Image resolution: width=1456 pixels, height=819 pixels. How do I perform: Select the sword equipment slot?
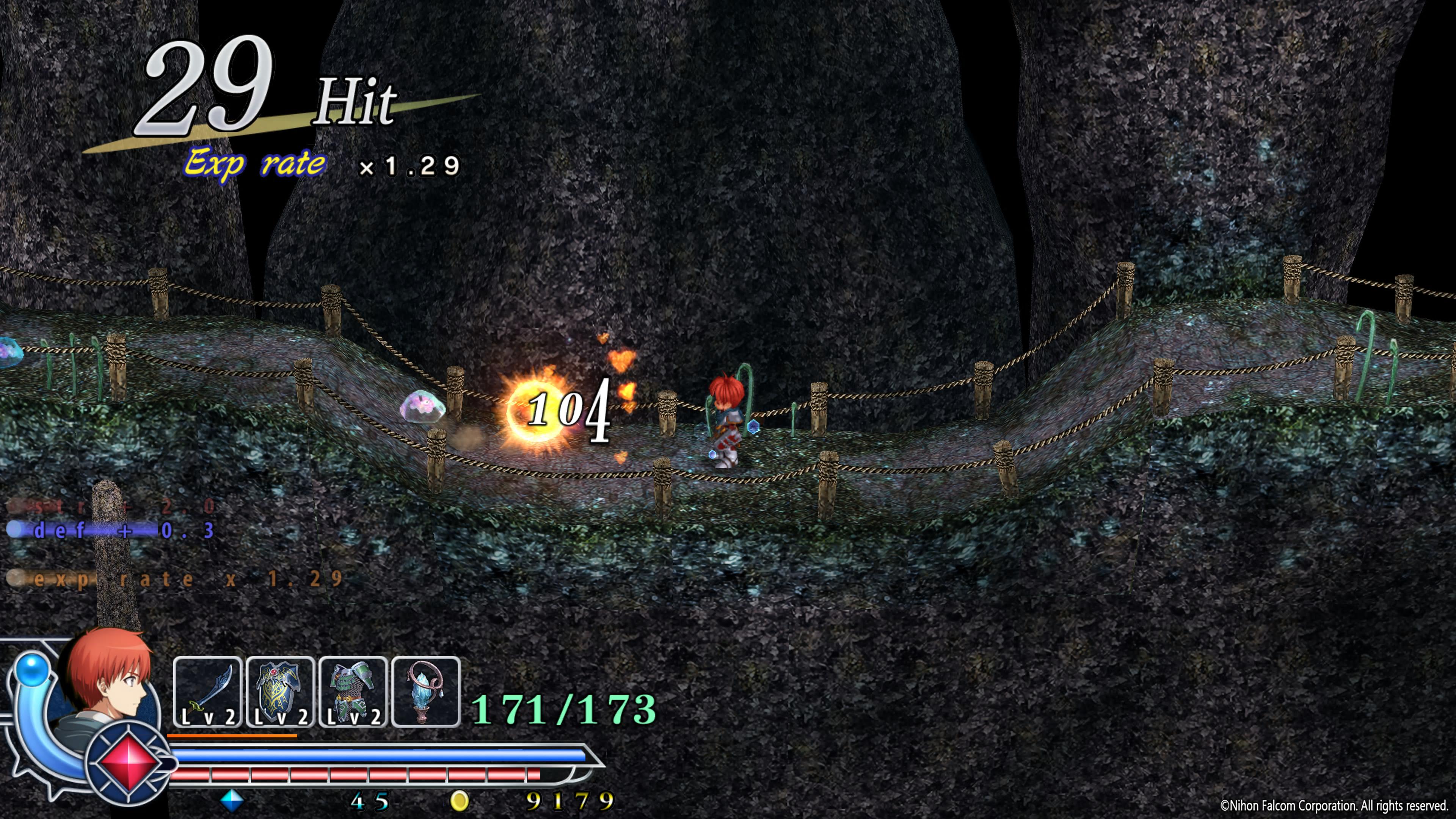207,692
